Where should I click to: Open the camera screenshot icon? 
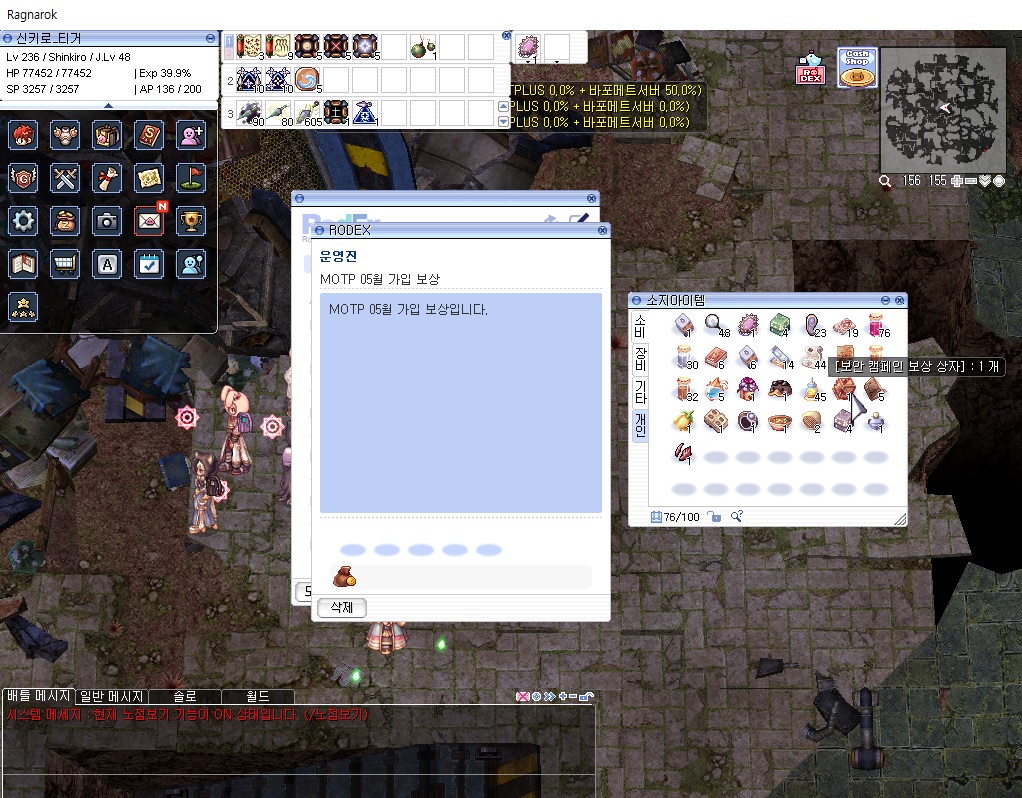tap(107, 220)
